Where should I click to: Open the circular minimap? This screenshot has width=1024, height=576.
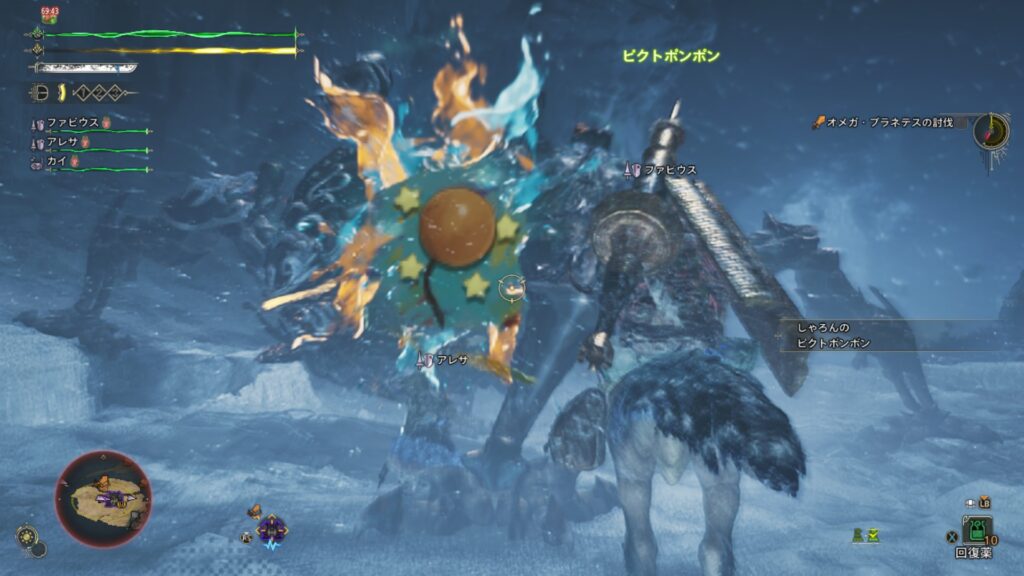[103, 498]
